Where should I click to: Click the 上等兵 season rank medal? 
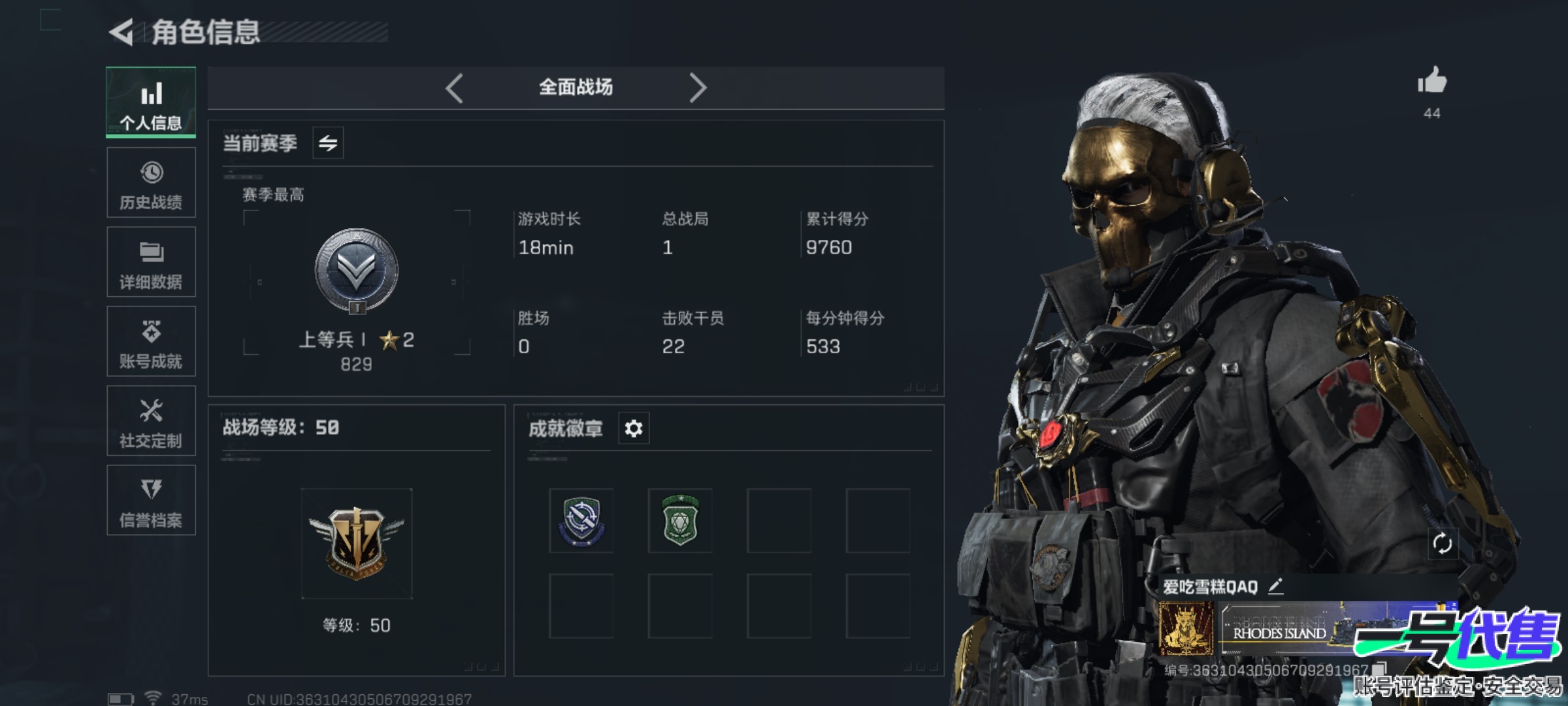coord(356,271)
